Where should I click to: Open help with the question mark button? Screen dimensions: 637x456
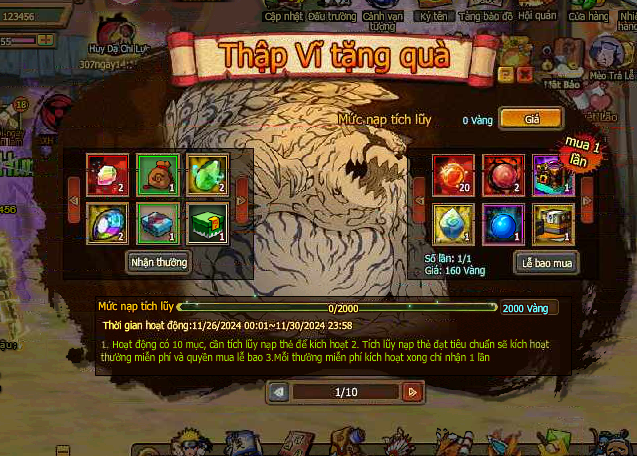click(x=506, y=74)
